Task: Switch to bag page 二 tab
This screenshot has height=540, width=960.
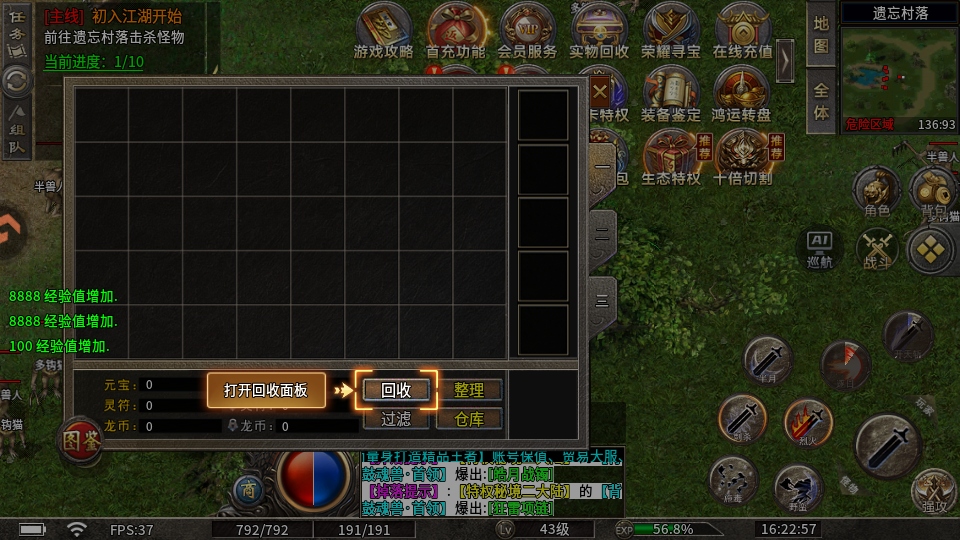Action: click(x=602, y=232)
